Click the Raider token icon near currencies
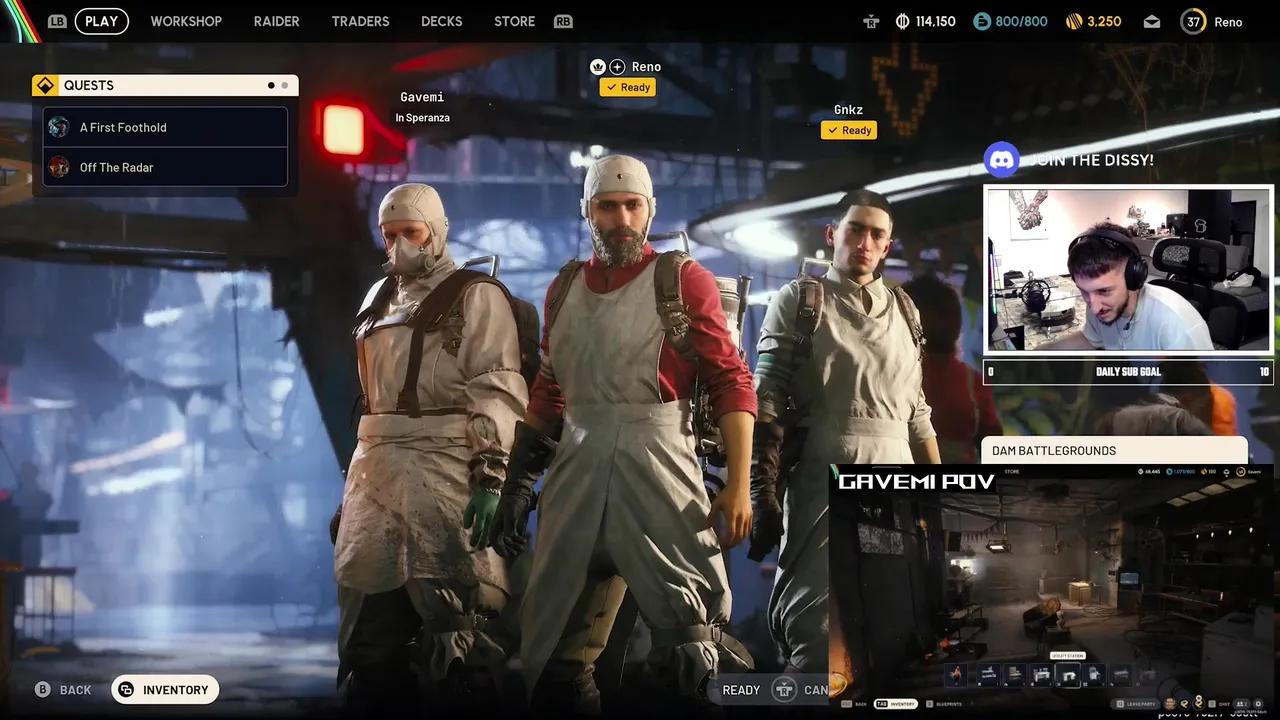Image resolution: width=1280 pixels, height=720 pixels. [x=871, y=20]
